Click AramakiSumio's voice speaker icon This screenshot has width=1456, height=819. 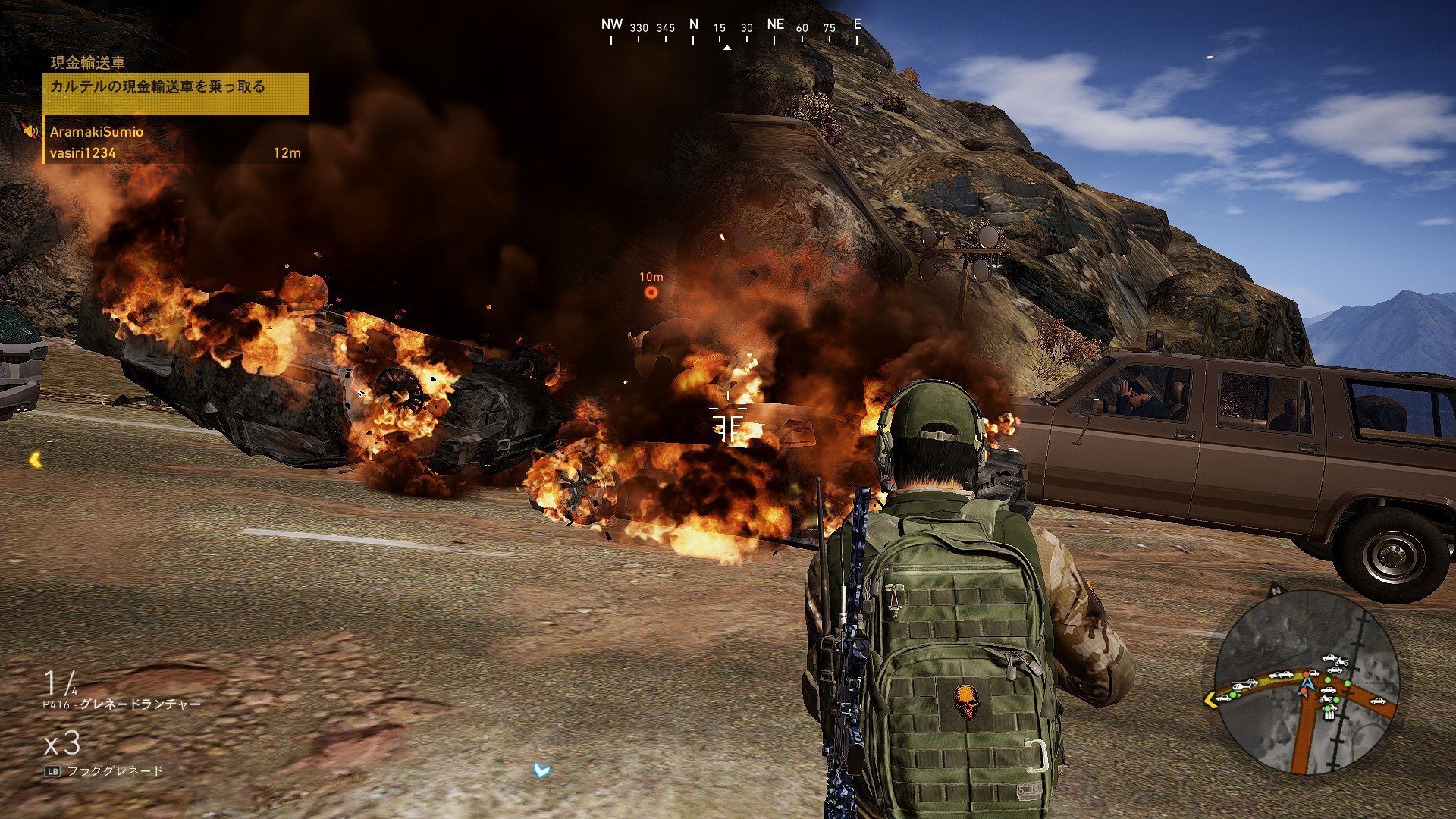tap(30, 132)
